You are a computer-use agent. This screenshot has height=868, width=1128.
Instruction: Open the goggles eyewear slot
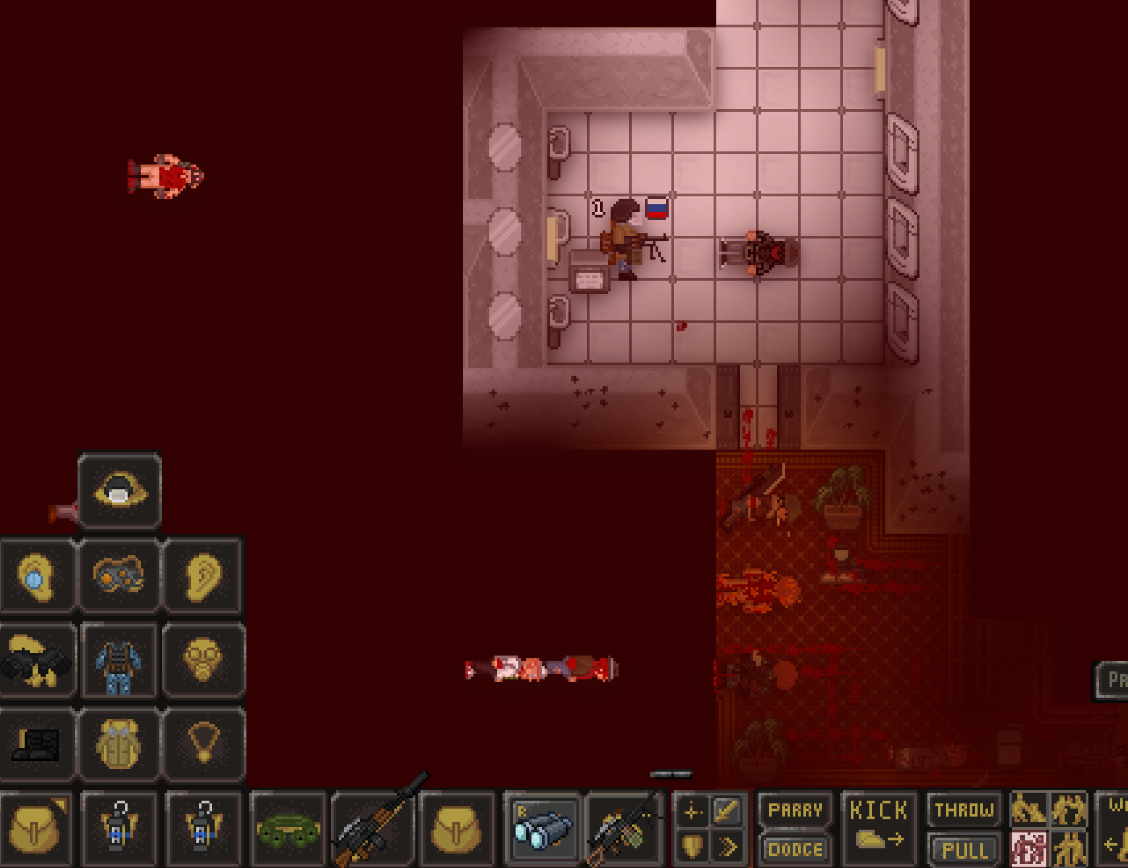[x=120, y=575]
